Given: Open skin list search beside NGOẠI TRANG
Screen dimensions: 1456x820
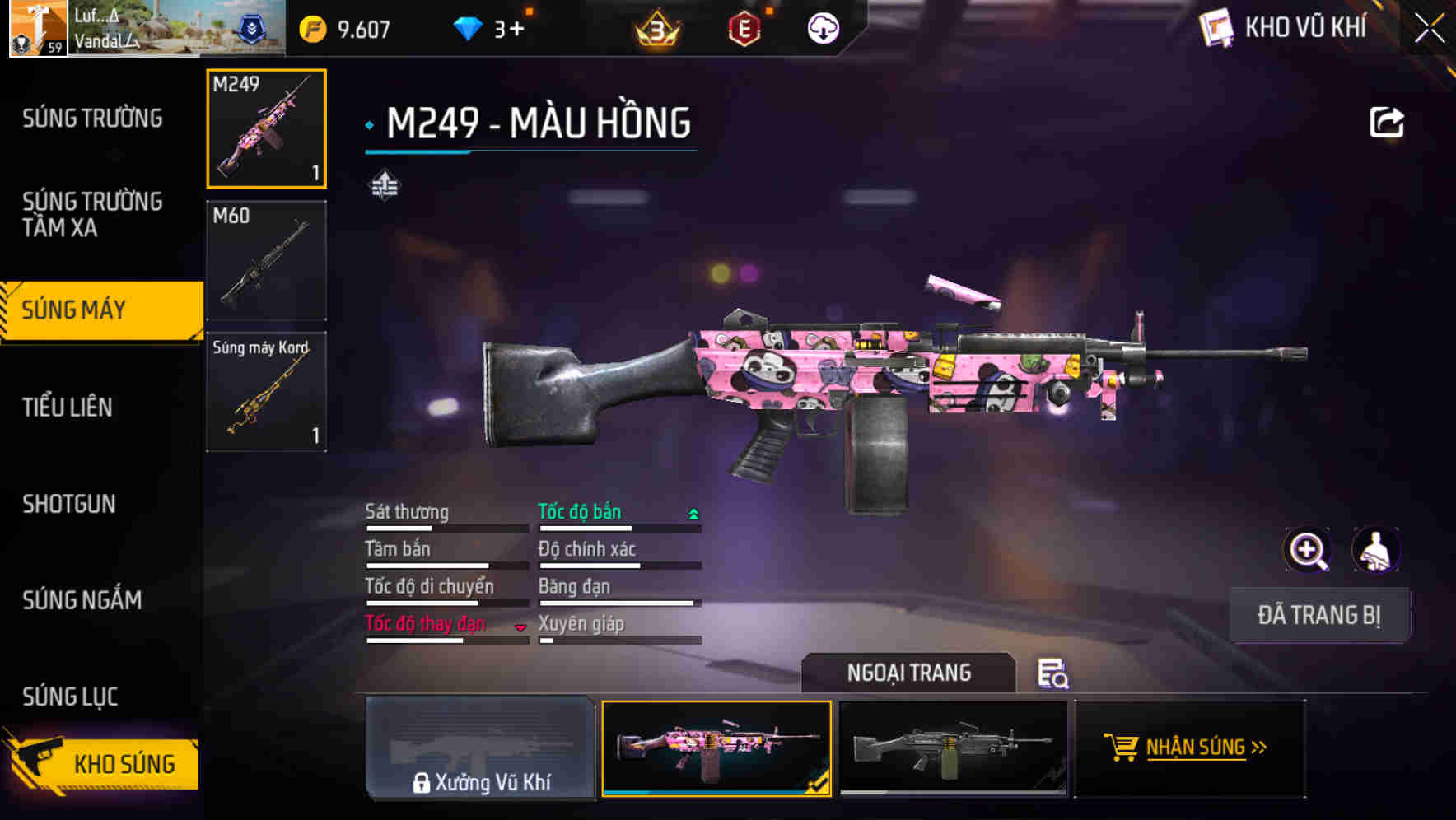Looking at the screenshot, I should pos(1052,675).
